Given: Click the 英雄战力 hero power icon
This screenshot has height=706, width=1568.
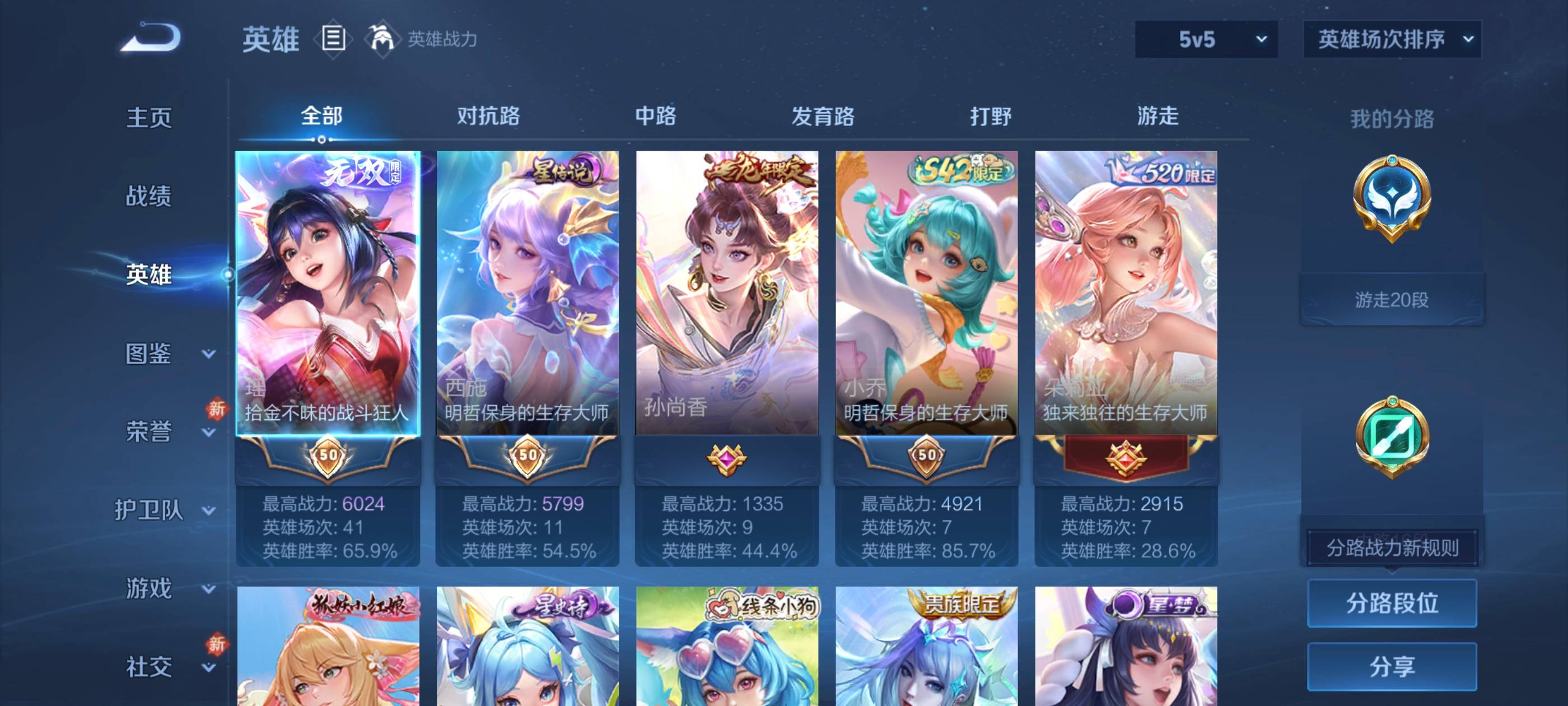Looking at the screenshot, I should pos(380,38).
